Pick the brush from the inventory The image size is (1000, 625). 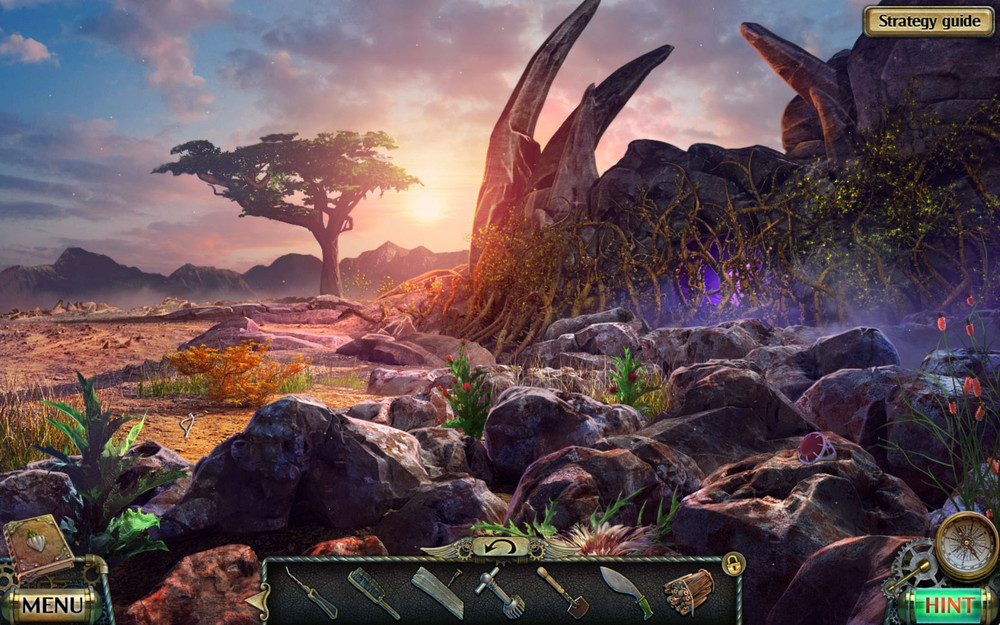[x=373, y=592]
